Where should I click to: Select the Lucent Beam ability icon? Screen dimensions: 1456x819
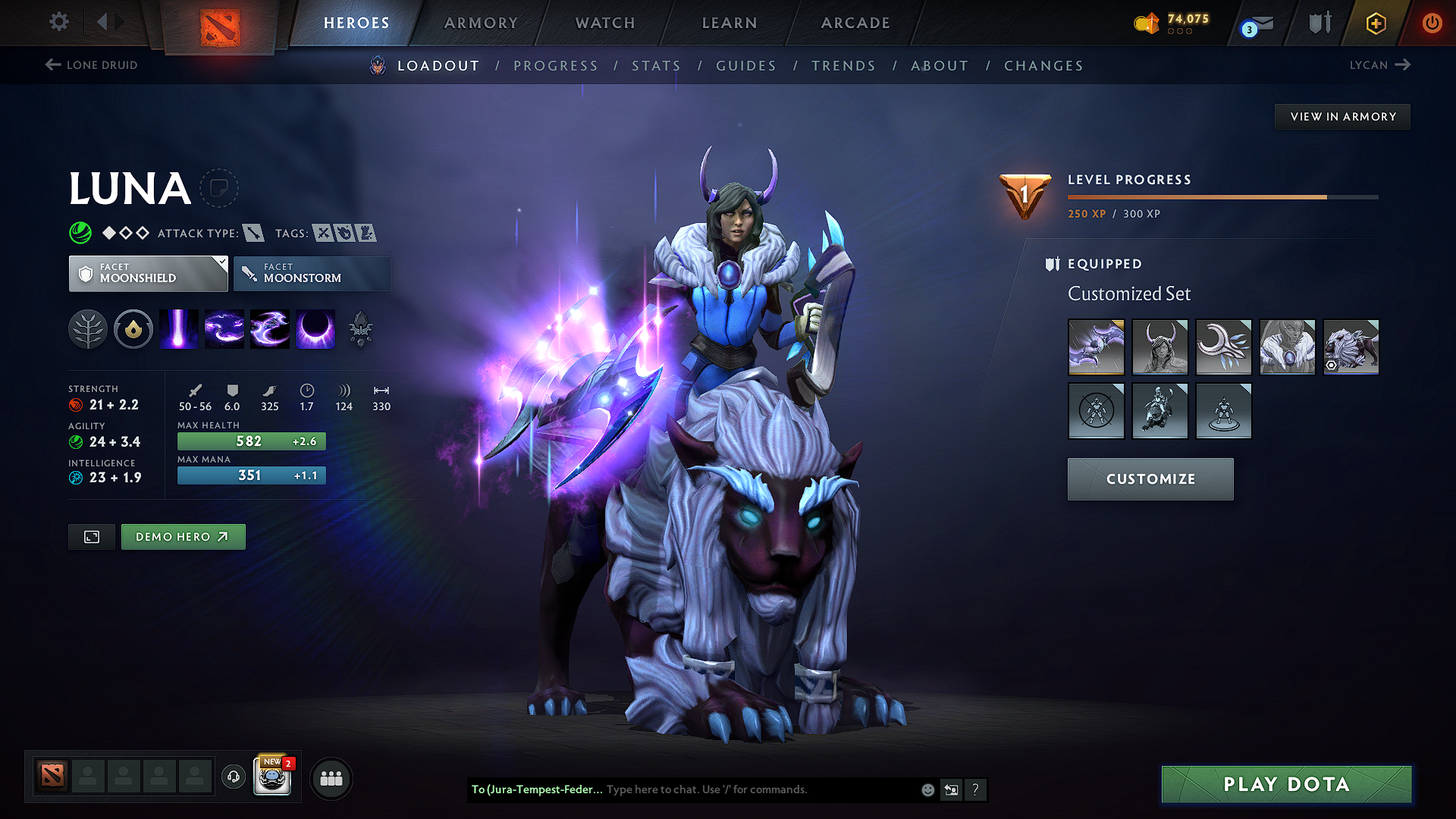(179, 328)
